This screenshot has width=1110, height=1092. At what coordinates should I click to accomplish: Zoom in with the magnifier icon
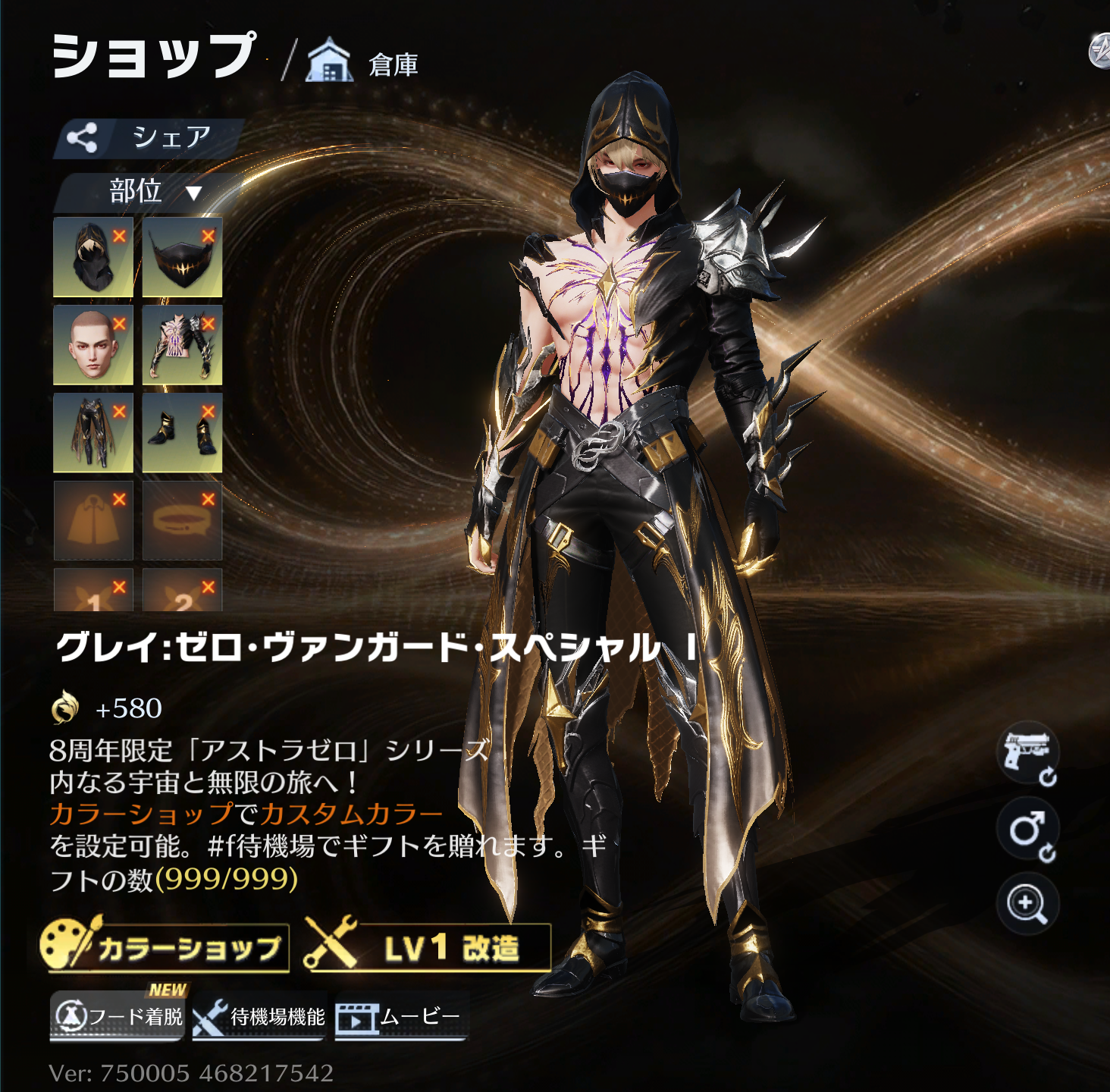pyautogui.click(x=1027, y=903)
